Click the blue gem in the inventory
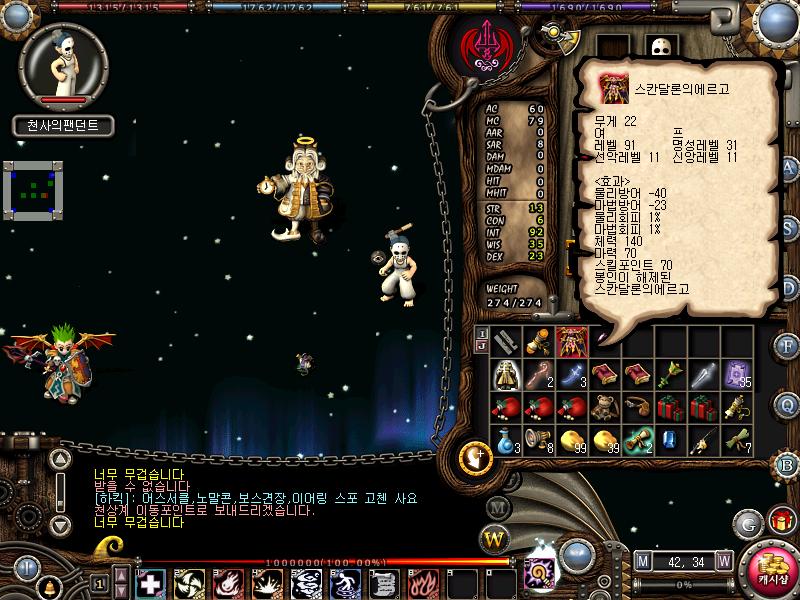The width and height of the screenshot is (800, 600). 671,440
